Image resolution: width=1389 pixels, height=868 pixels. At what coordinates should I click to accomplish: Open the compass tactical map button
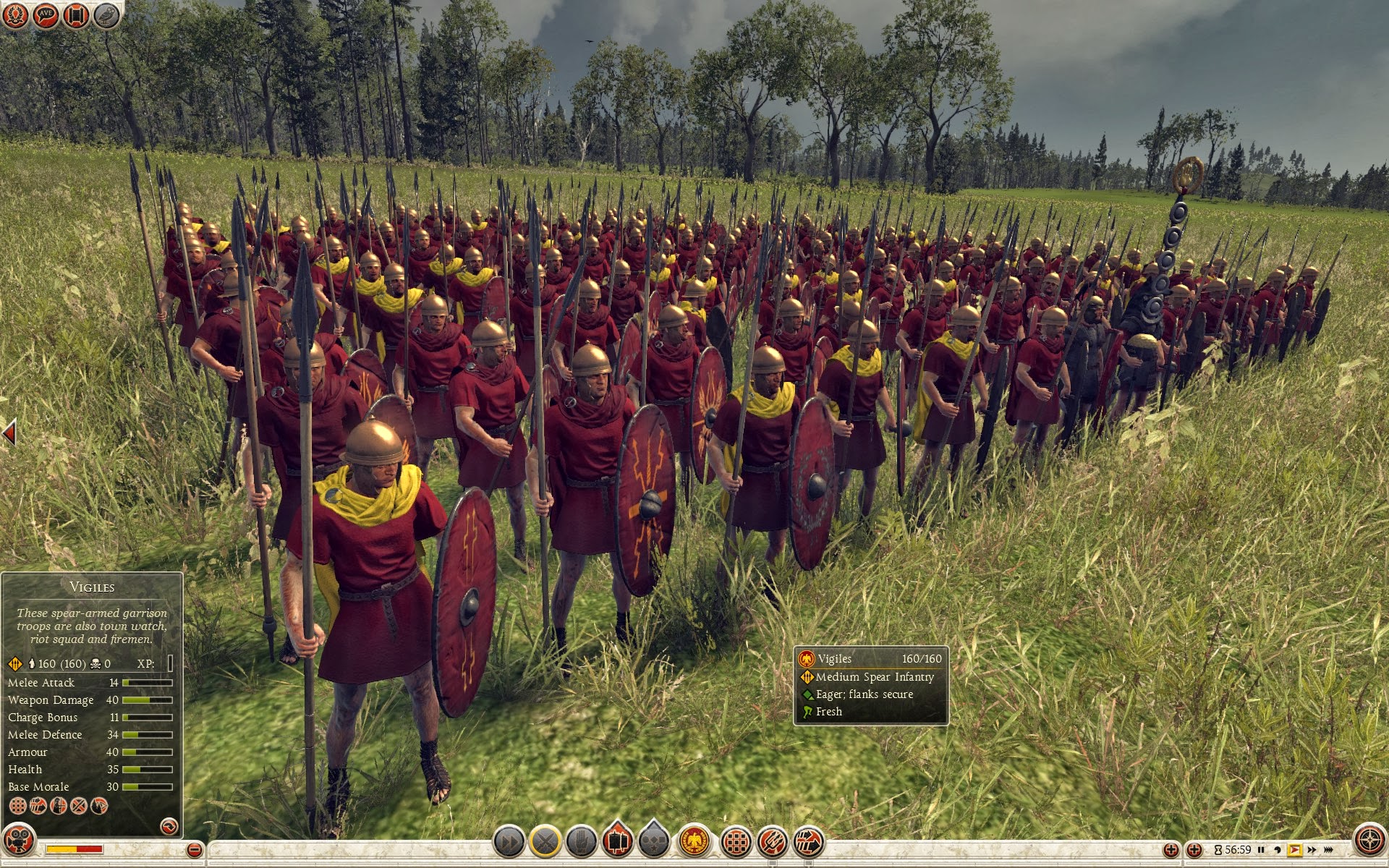coord(1369,841)
